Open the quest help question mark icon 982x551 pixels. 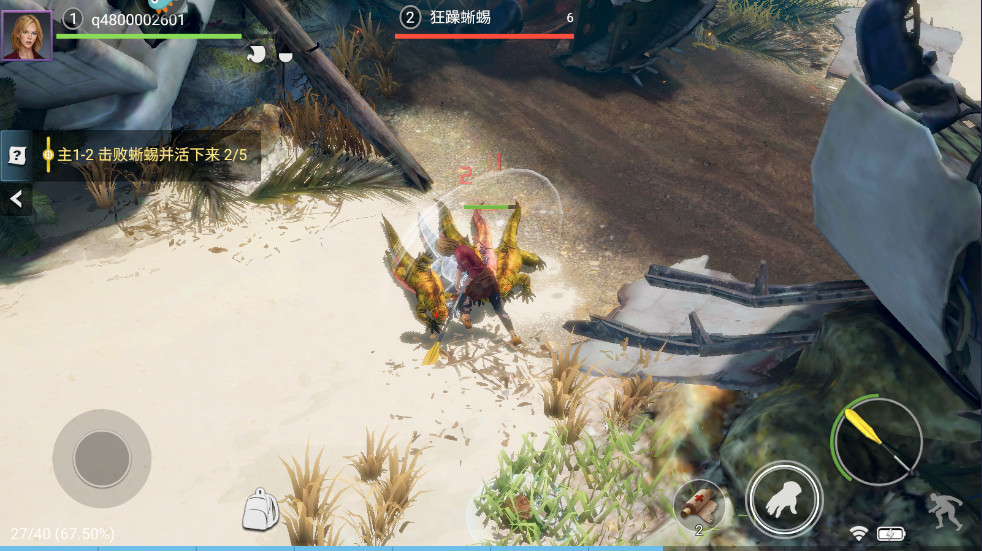(x=17, y=155)
